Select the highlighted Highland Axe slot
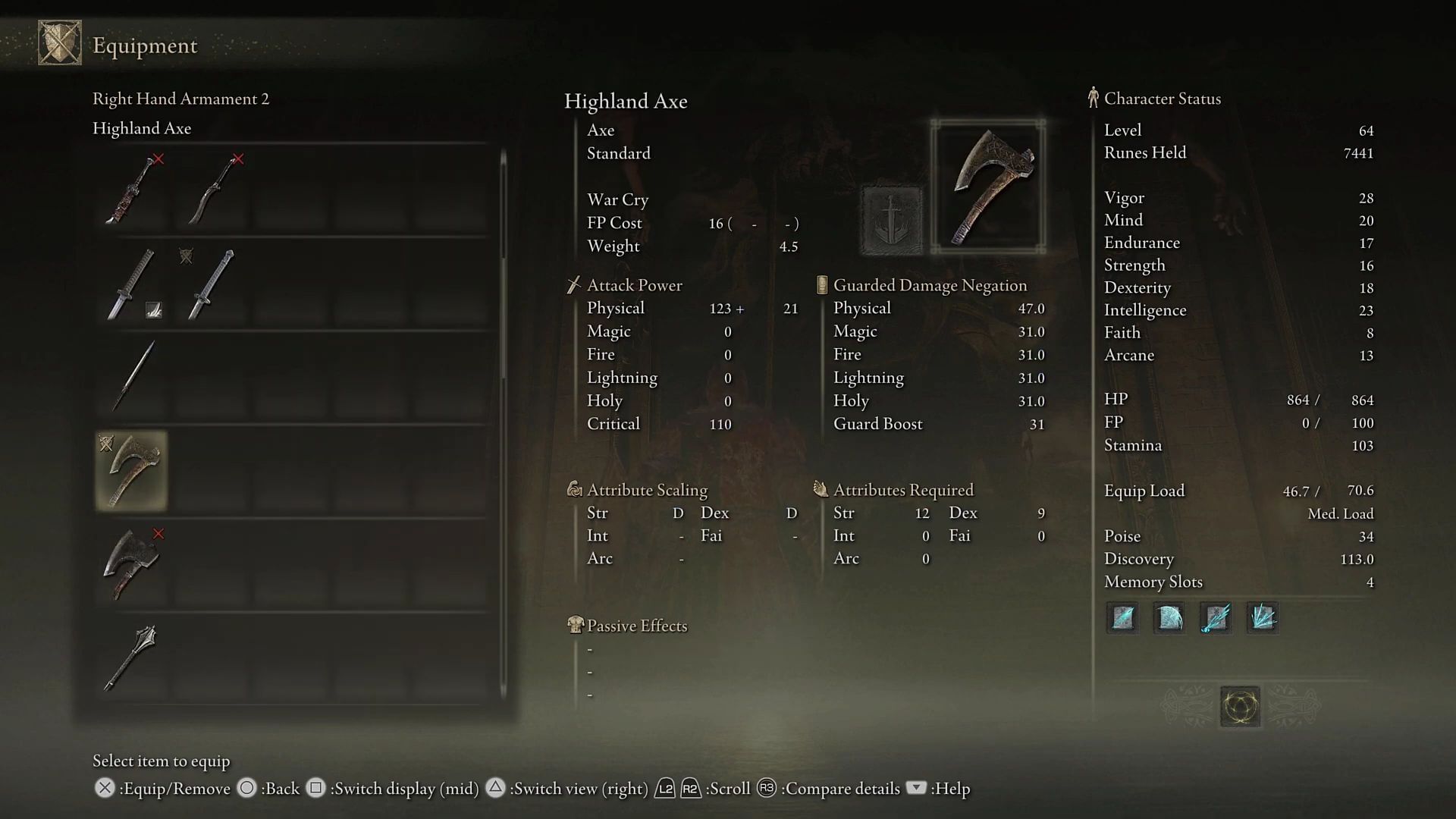Image resolution: width=1456 pixels, height=819 pixels. (132, 471)
